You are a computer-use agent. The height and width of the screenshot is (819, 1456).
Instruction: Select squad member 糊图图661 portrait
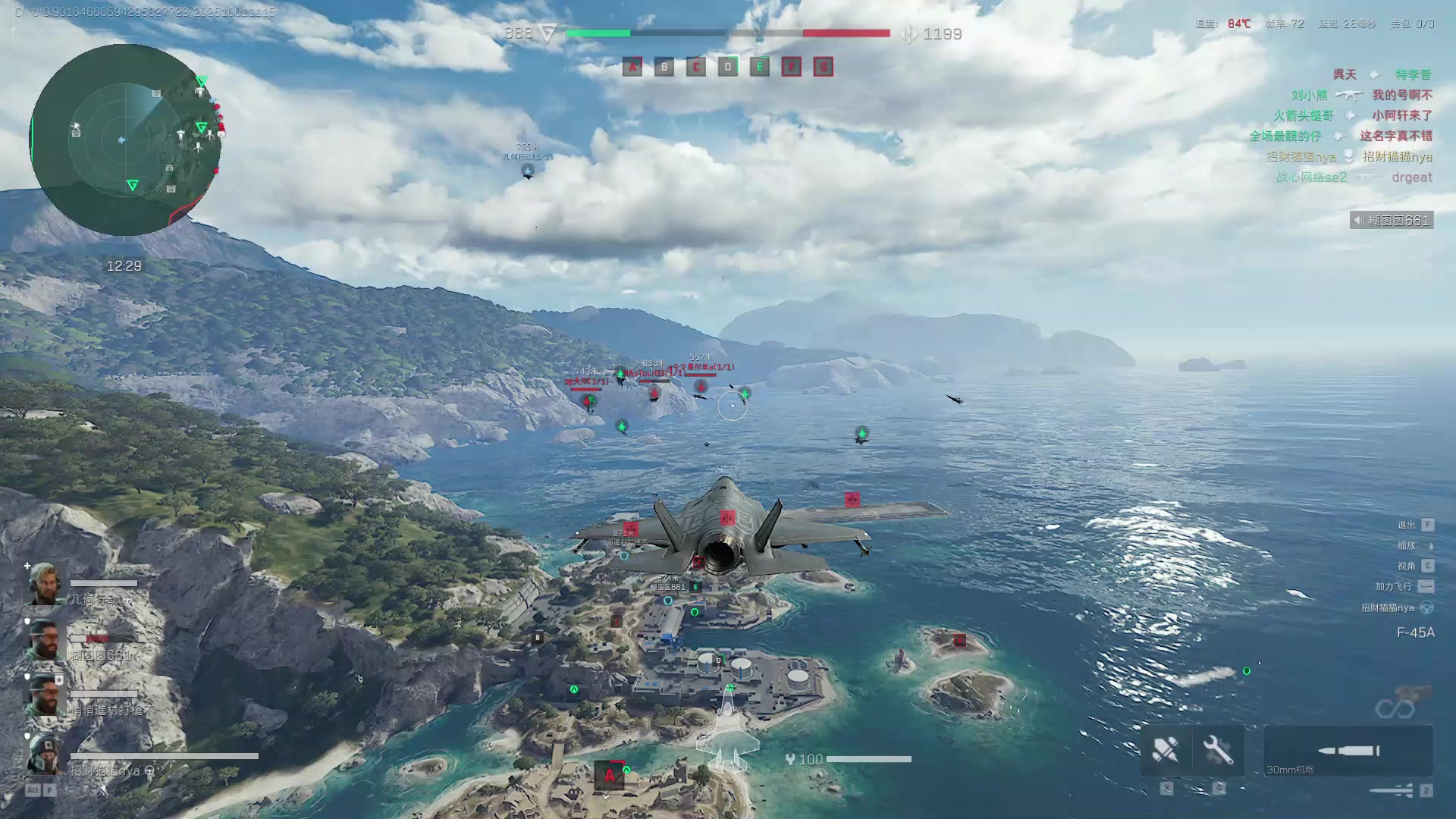click(45, 641)
